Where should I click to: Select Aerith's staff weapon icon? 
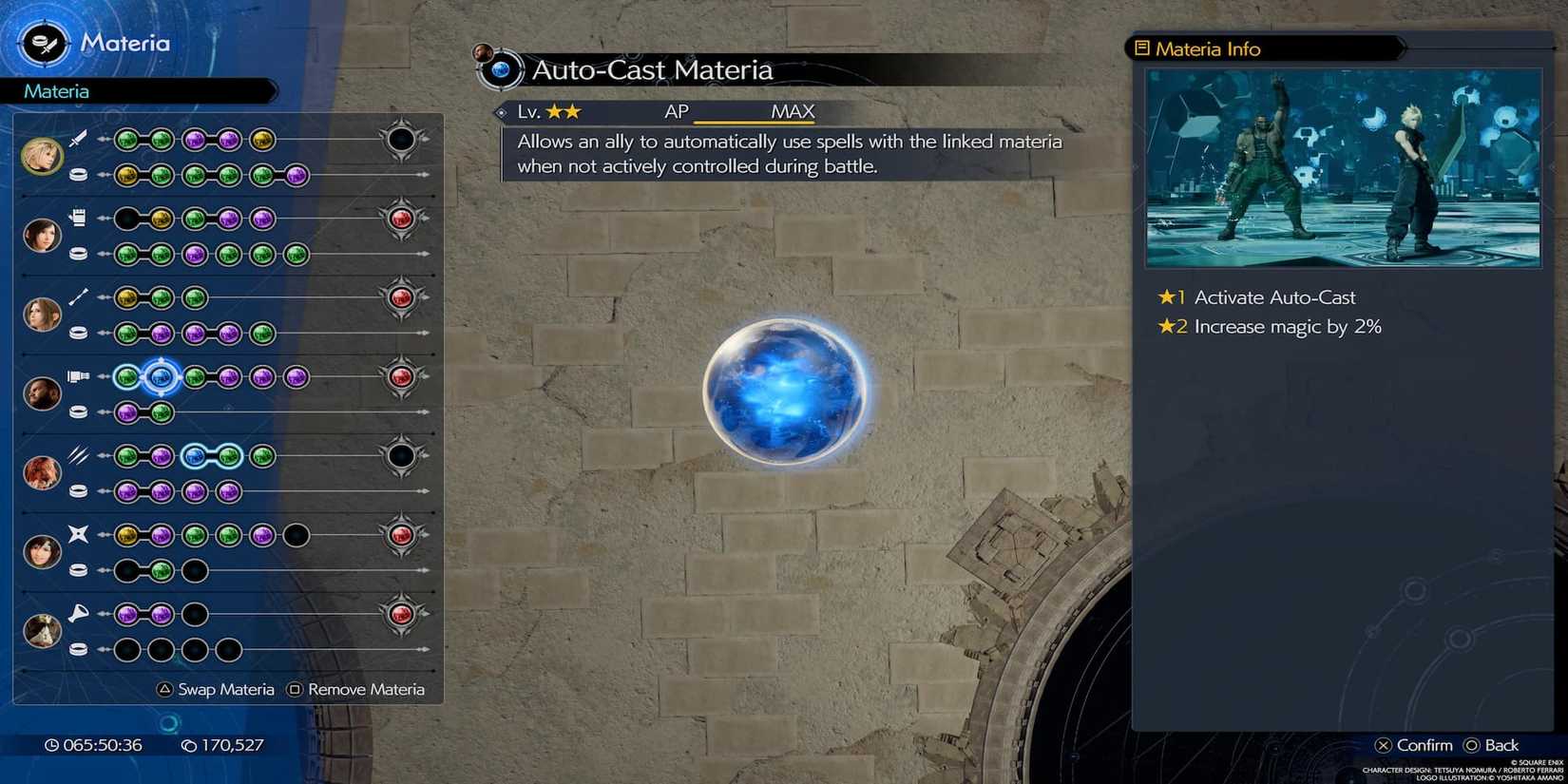pos(78,296)
